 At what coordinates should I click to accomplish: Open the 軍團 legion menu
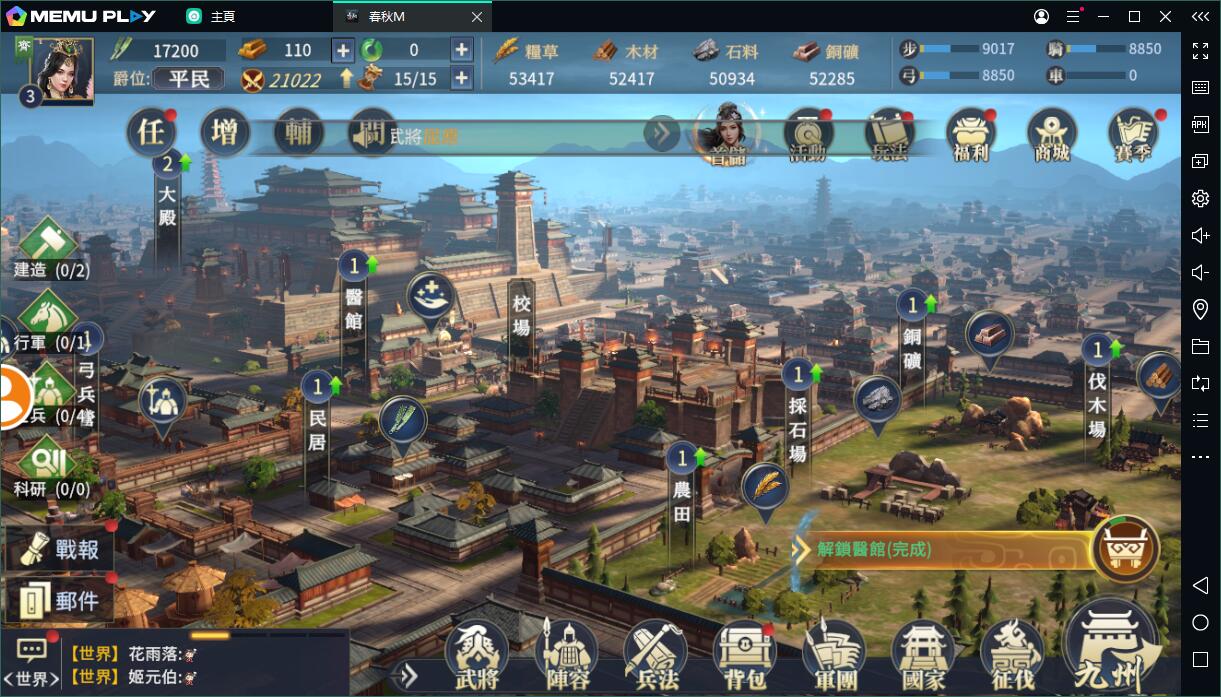[834, 656]
